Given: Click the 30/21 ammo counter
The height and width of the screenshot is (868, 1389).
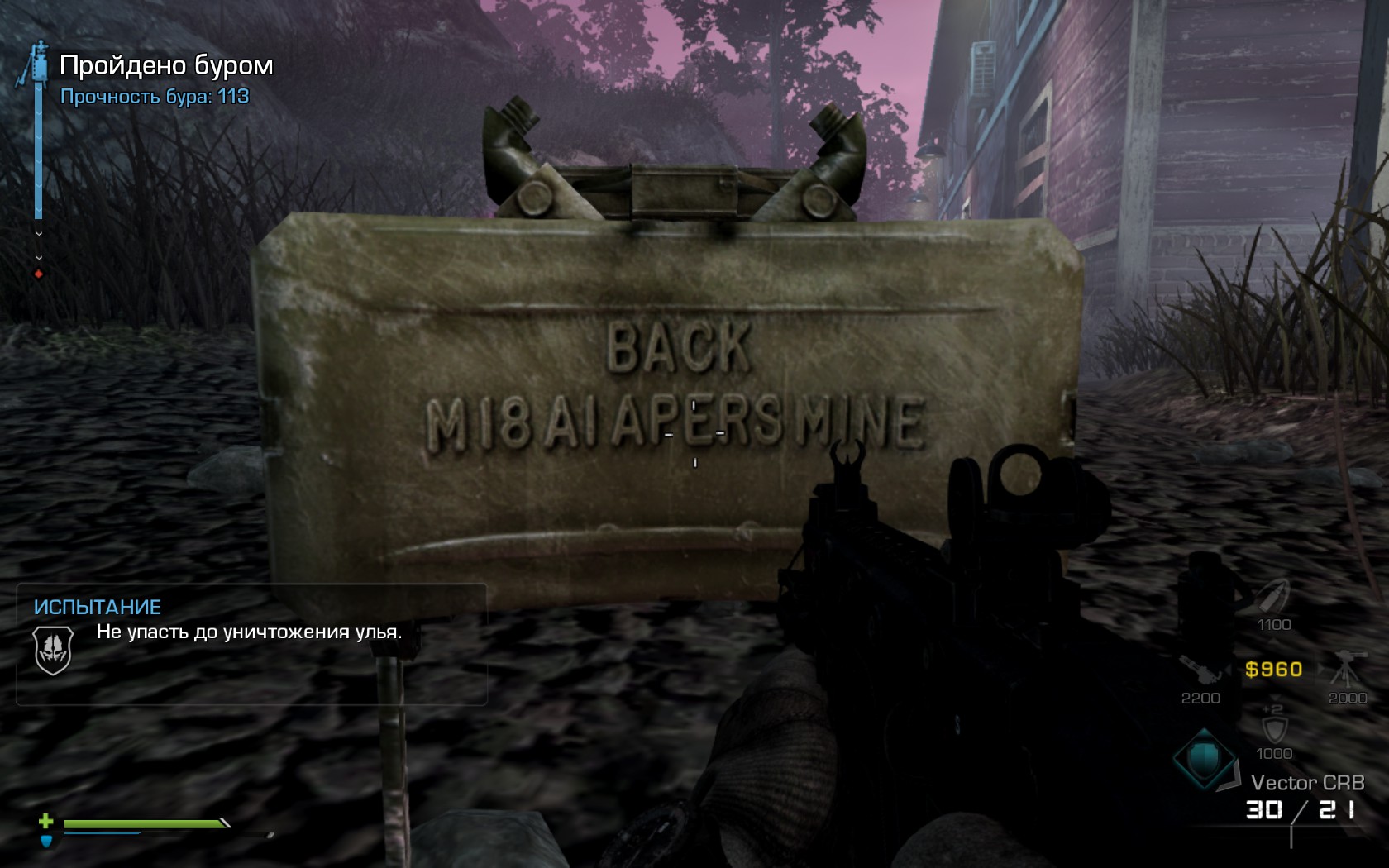Looking at the screenshot, I should [x=1300, y=808].
